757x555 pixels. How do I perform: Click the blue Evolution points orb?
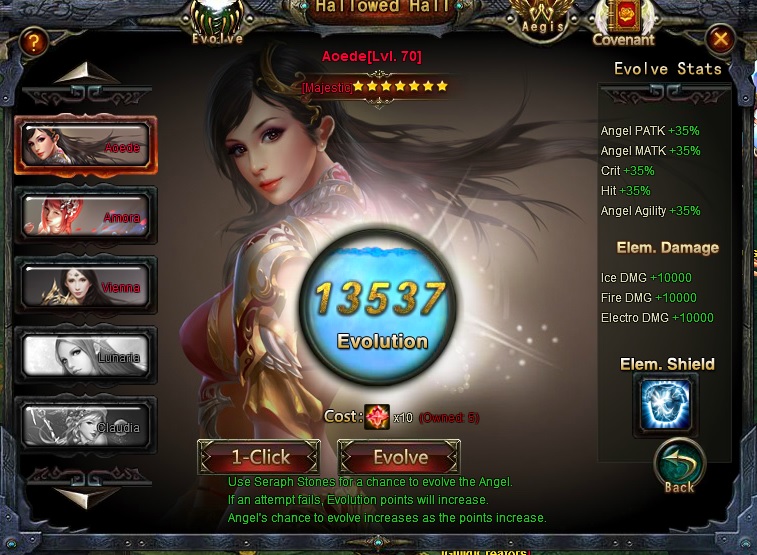381,312
